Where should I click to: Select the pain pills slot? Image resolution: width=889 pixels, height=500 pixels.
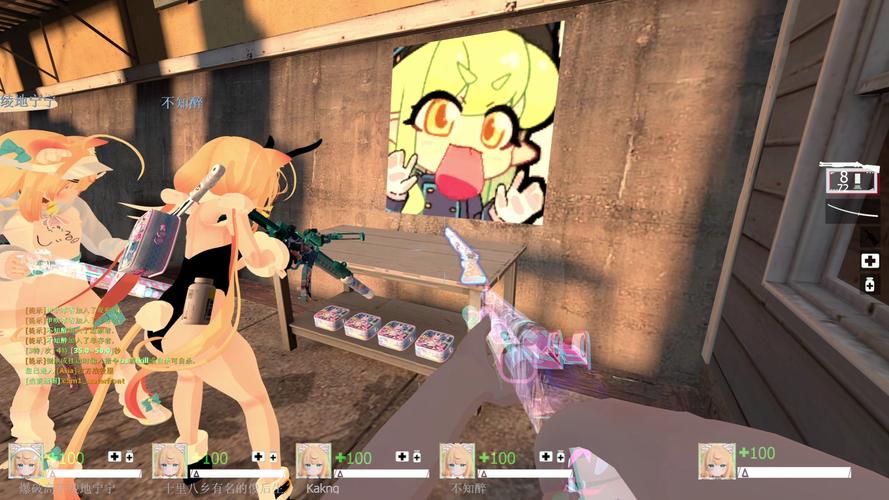[x=869, y=286]
